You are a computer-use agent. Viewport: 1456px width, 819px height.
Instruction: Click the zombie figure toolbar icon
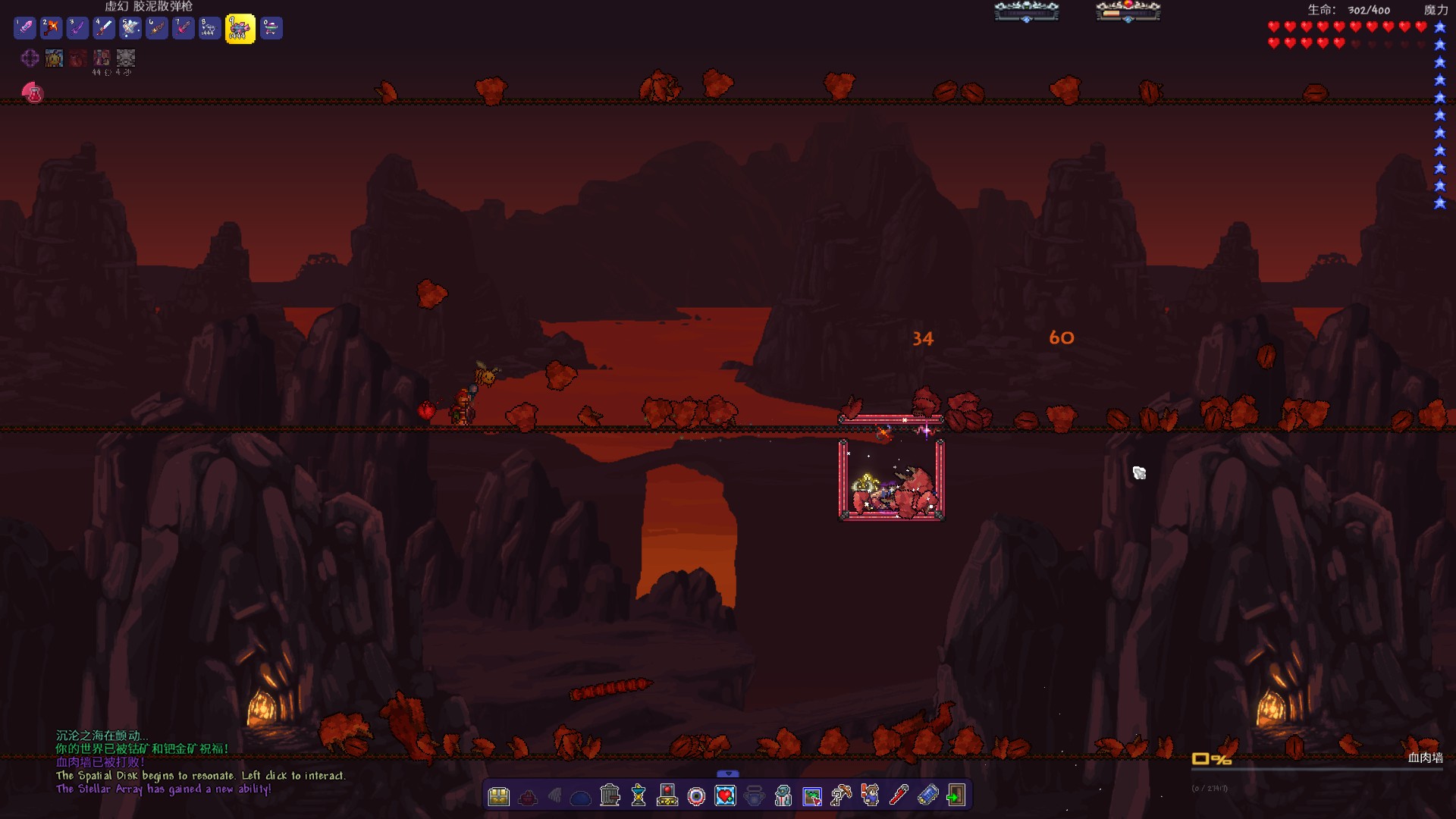coord(783,796)
